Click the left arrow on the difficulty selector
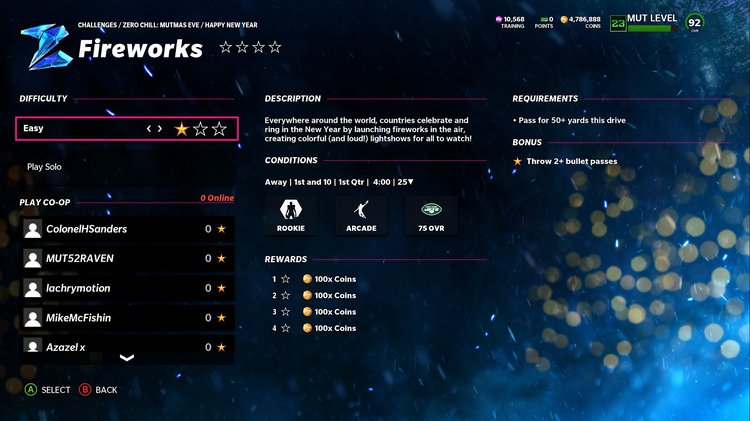 (149, 128)
